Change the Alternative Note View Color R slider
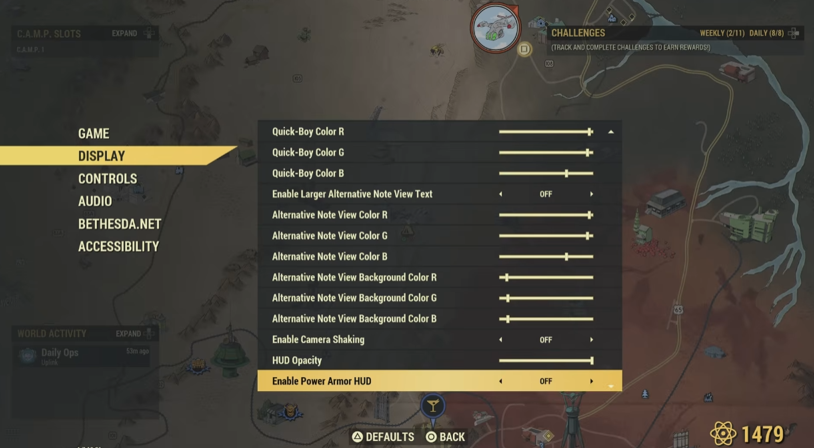This screenshot has height=448, width=814. pyautogui.click(x=590, y=215)
